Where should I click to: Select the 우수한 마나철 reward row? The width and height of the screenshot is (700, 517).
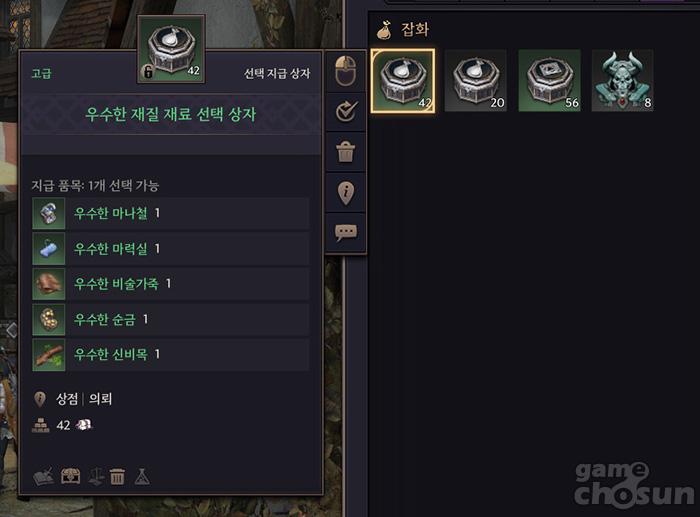pos(170,213)
